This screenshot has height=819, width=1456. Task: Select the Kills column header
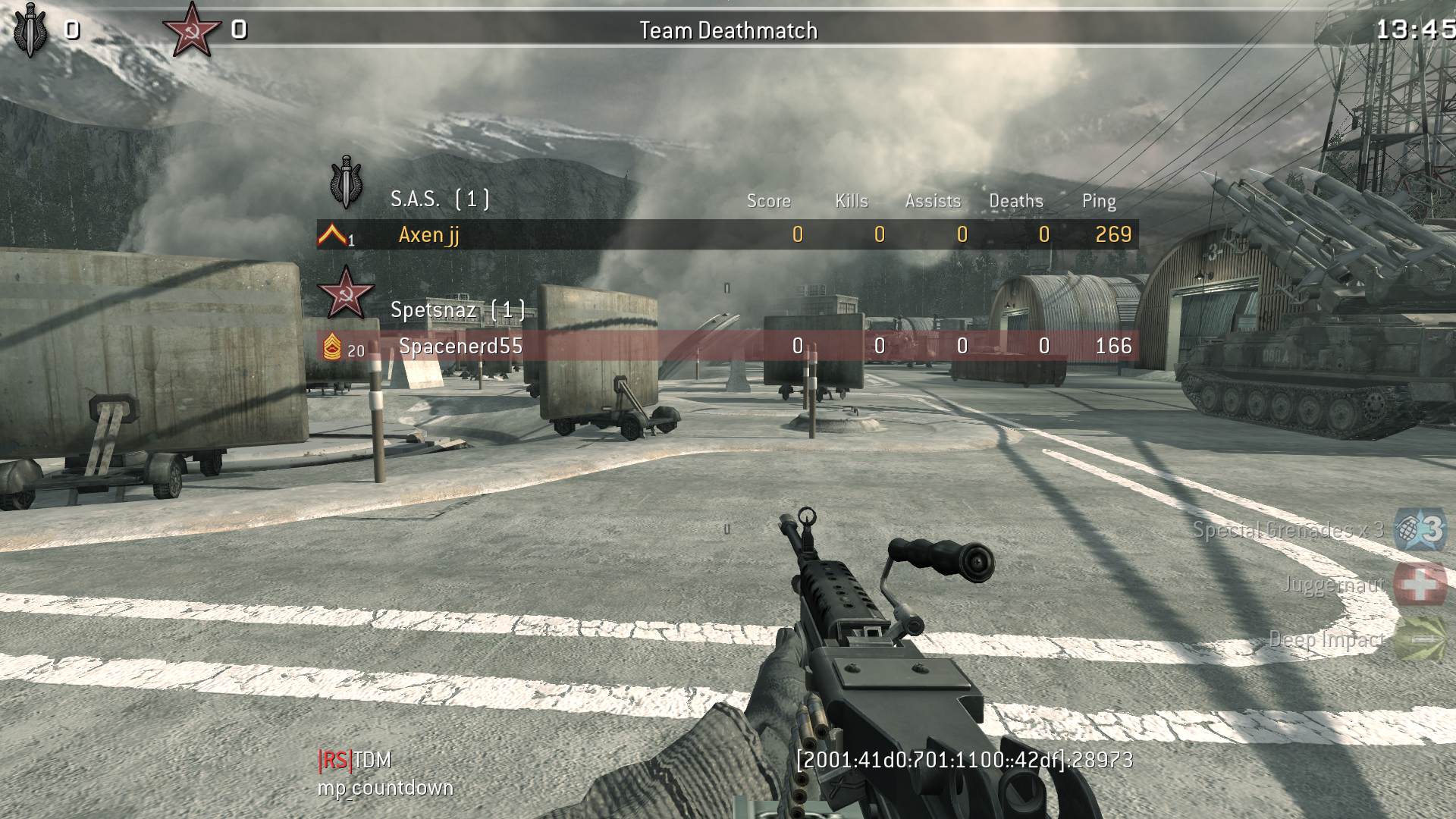[x=851, y=201]
